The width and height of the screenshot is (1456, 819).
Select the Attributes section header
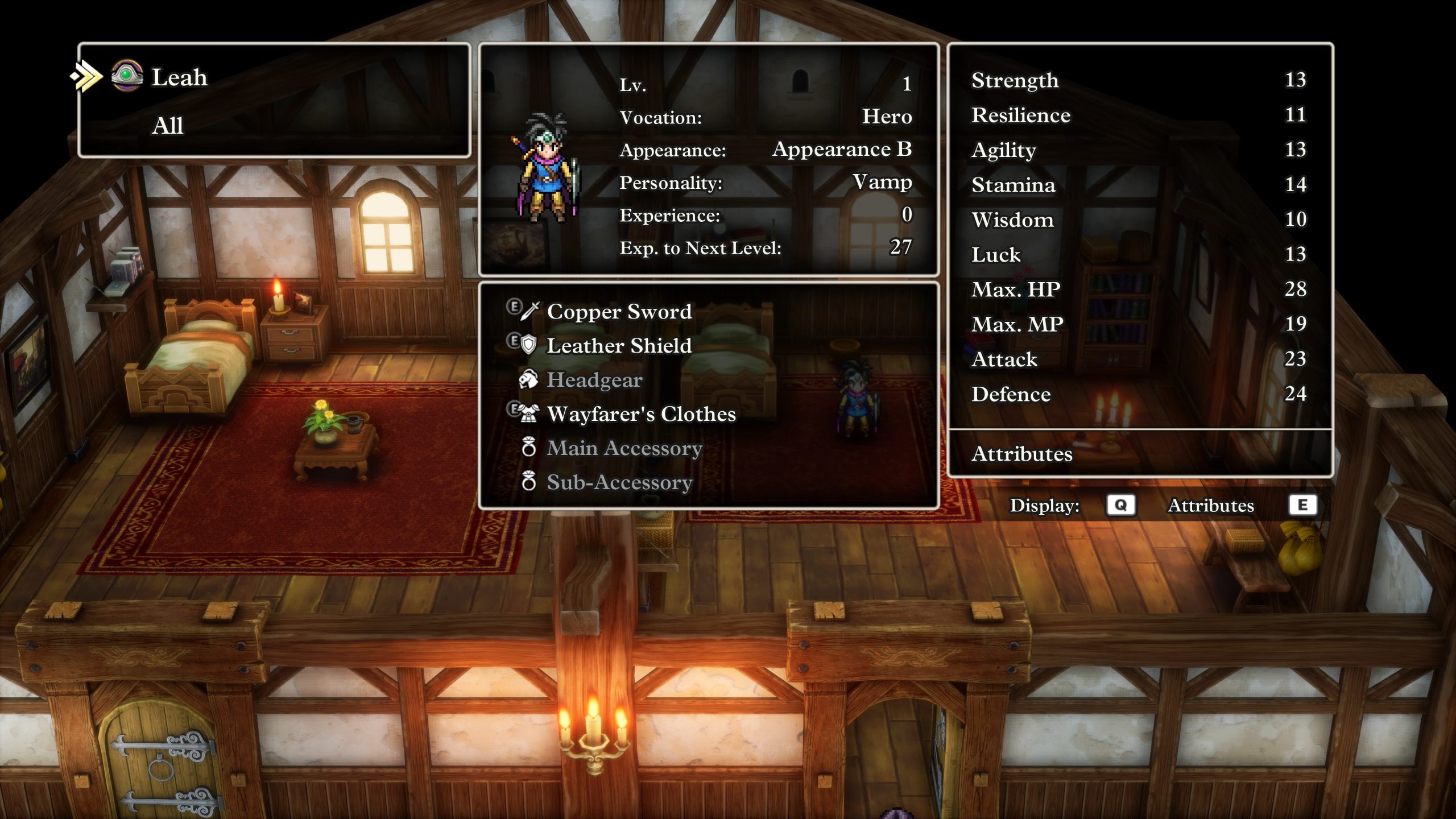pyautogui.click(x=1021, y=454)
